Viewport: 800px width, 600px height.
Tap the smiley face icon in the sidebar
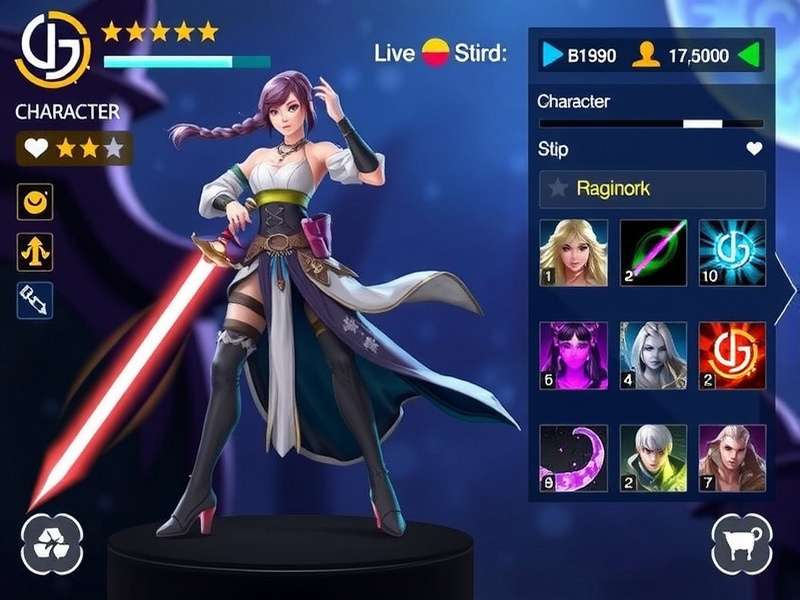click(35, 204)
